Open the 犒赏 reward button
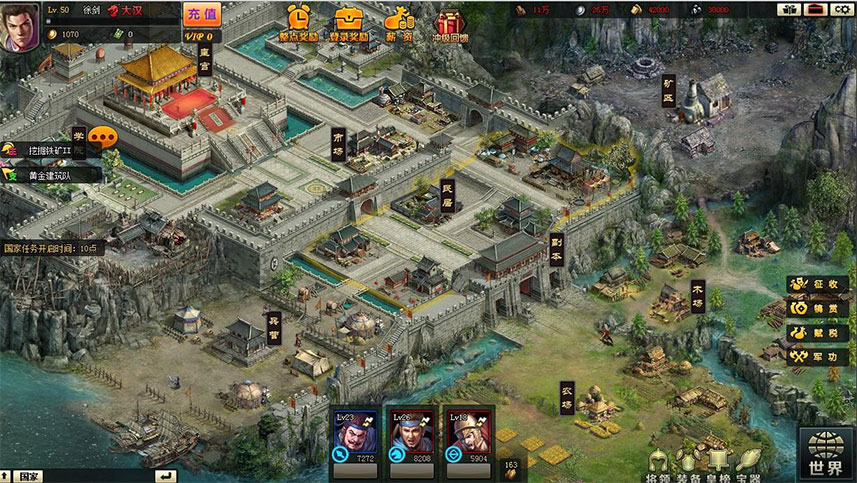 coord(819,308)
